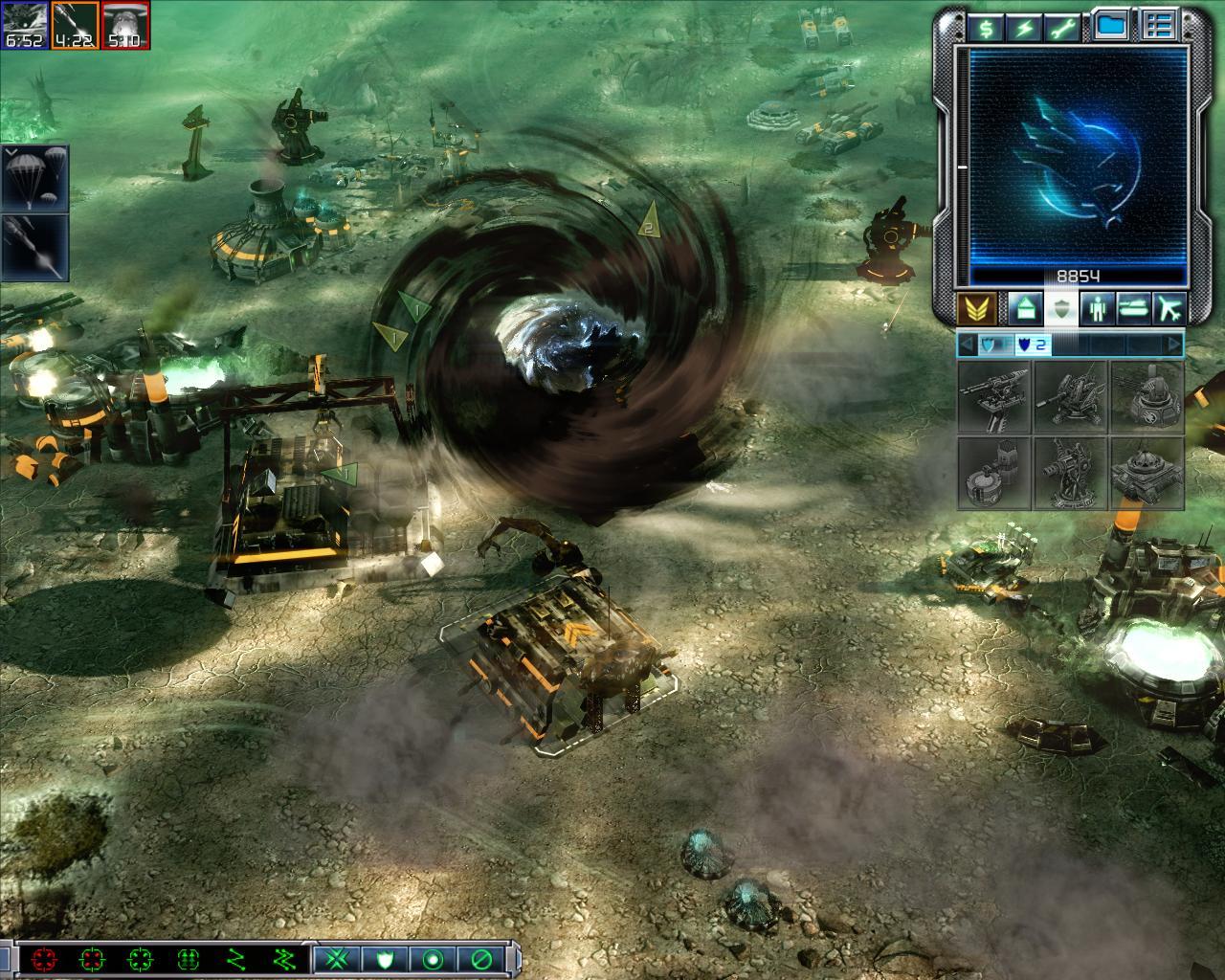Switch to the infantry production tab

click(x=1097, y=308)
